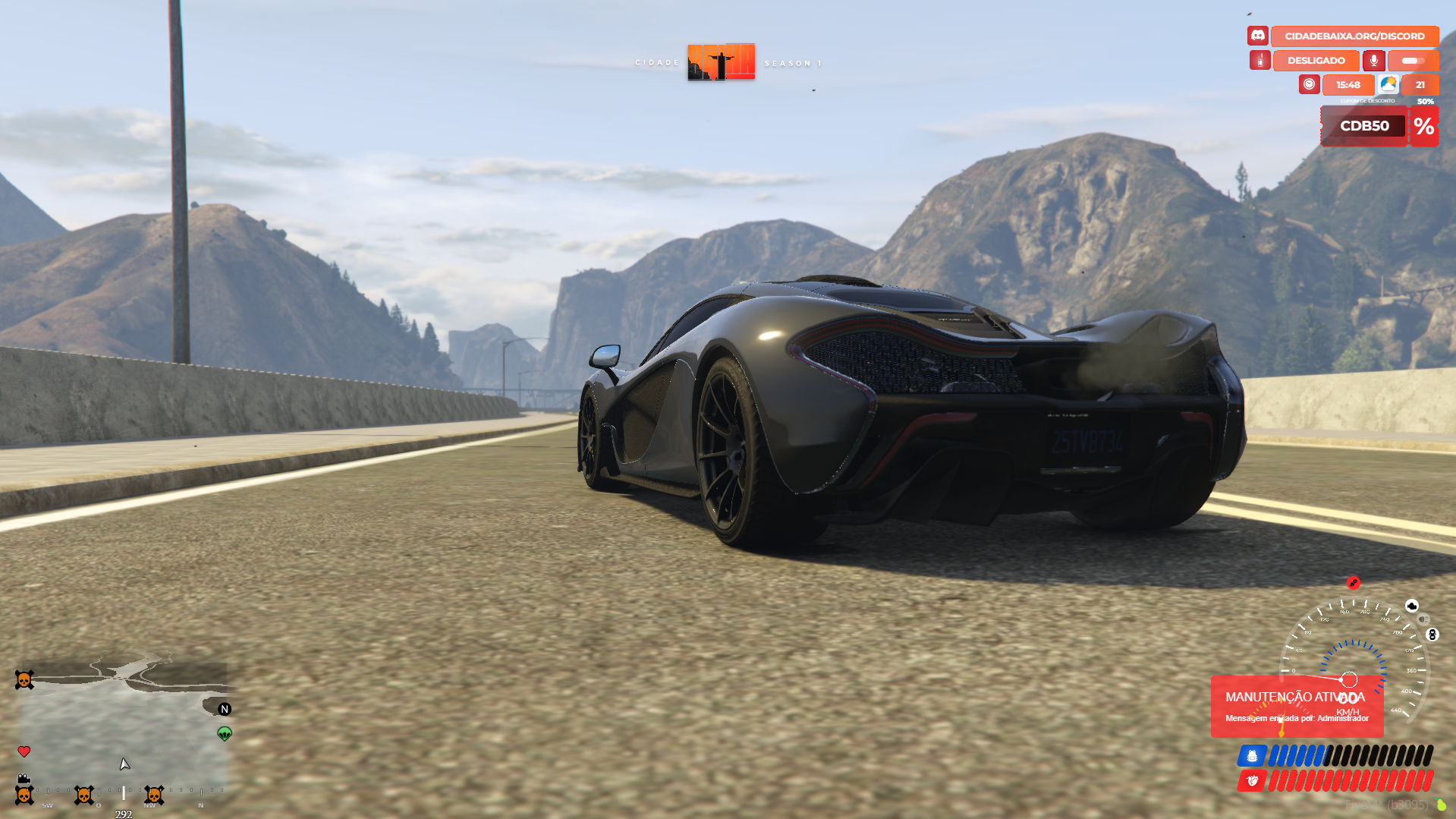1456x819 pixels.
Task: Open the backpack inventory icon
Action: (x=1251, y=756)
